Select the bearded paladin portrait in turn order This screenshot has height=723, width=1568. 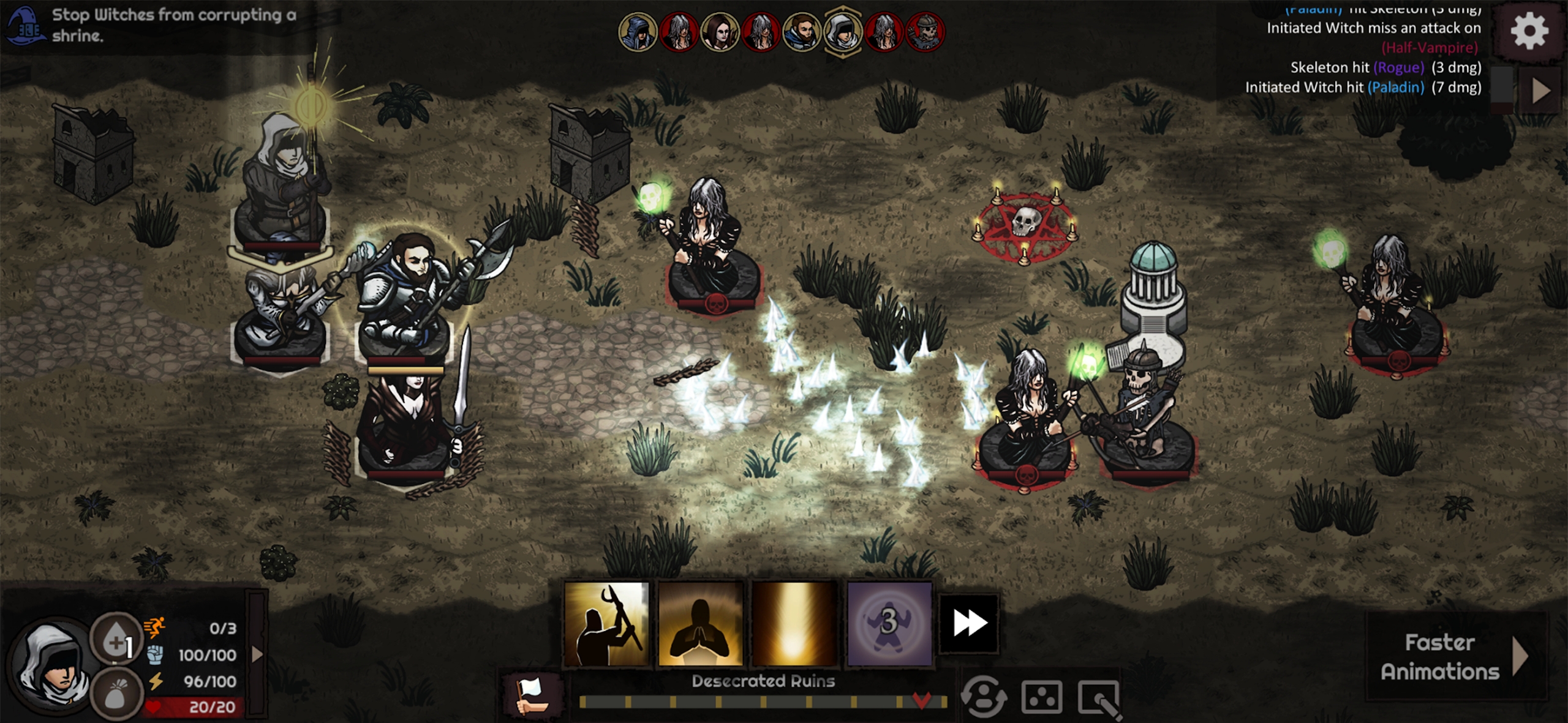click(801, 31)
